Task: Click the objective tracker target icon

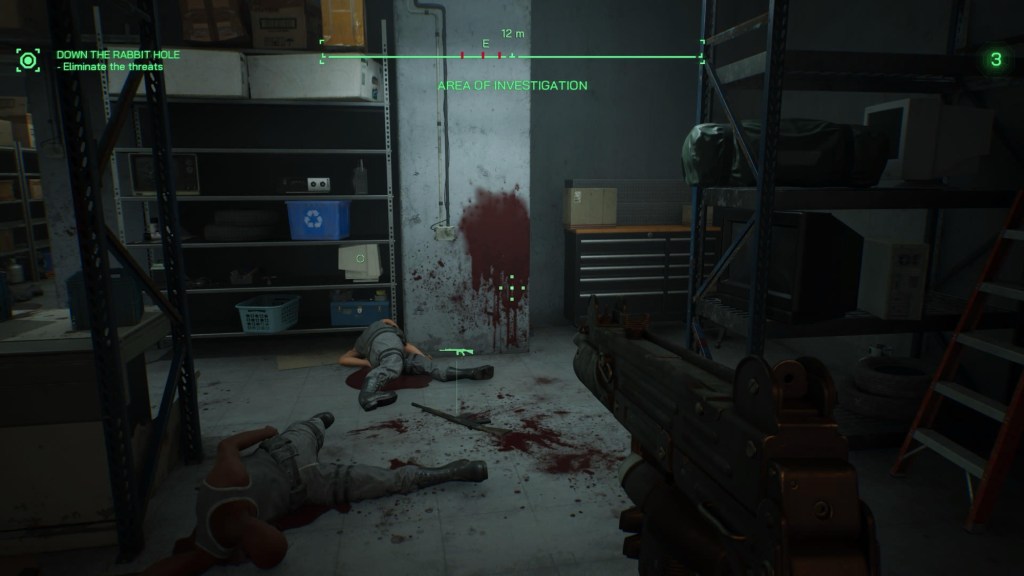Action: [x=28, y=59]
